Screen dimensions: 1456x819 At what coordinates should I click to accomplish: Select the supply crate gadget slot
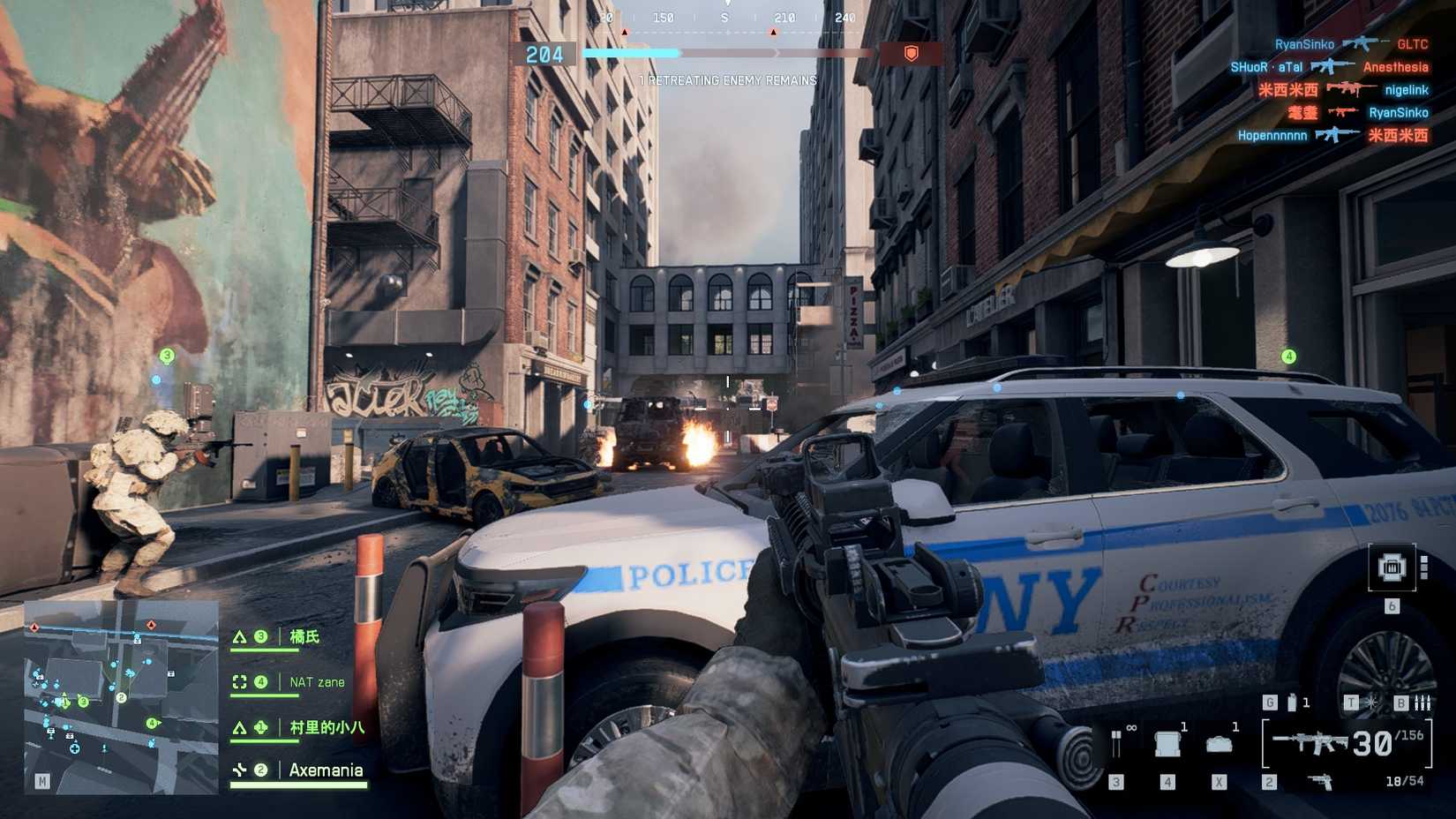[x=1167, y=744]
